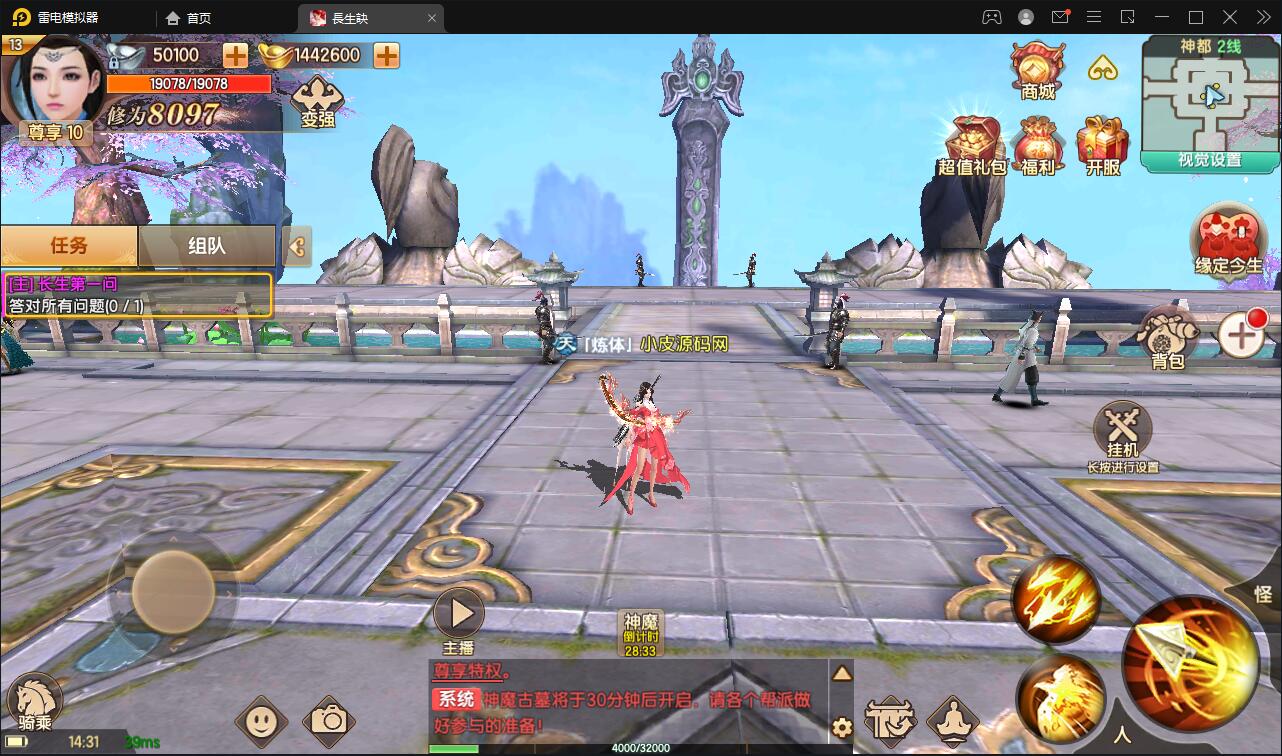Screen dimensions: 1282x756
Task: Open the 缘定今生 event icon
Action: [x=1228, y=239]
